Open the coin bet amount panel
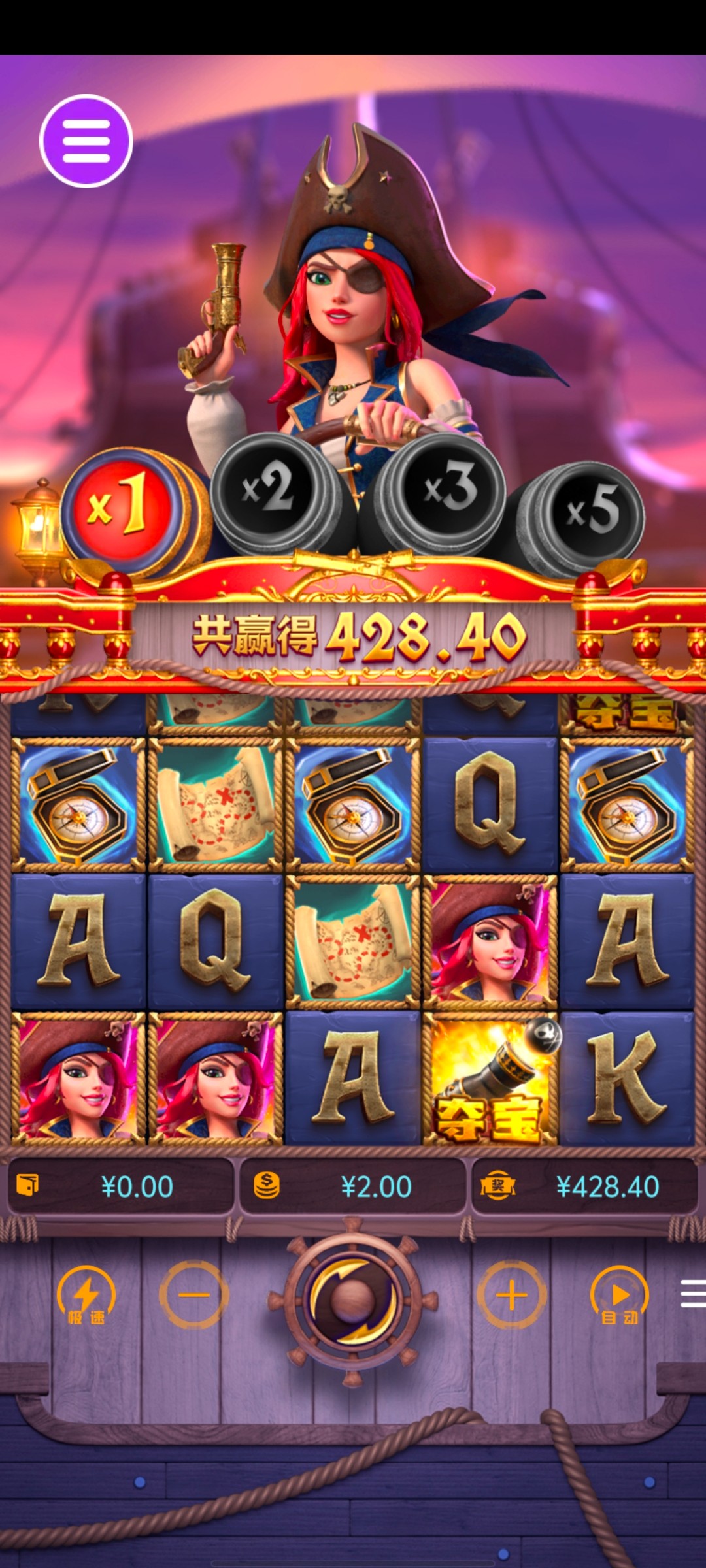Screen dimensions: 706x1568 353,1186
